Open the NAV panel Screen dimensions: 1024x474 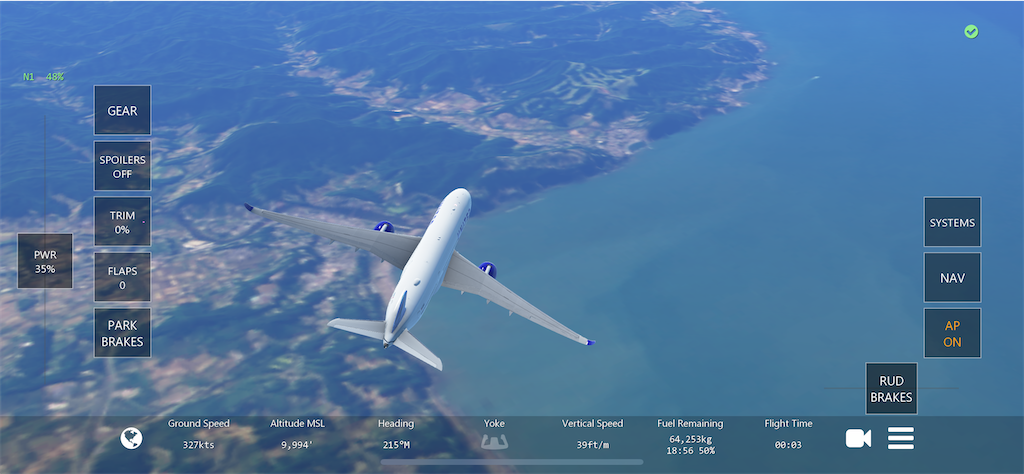pyautogui.click(x=952, y=278)
